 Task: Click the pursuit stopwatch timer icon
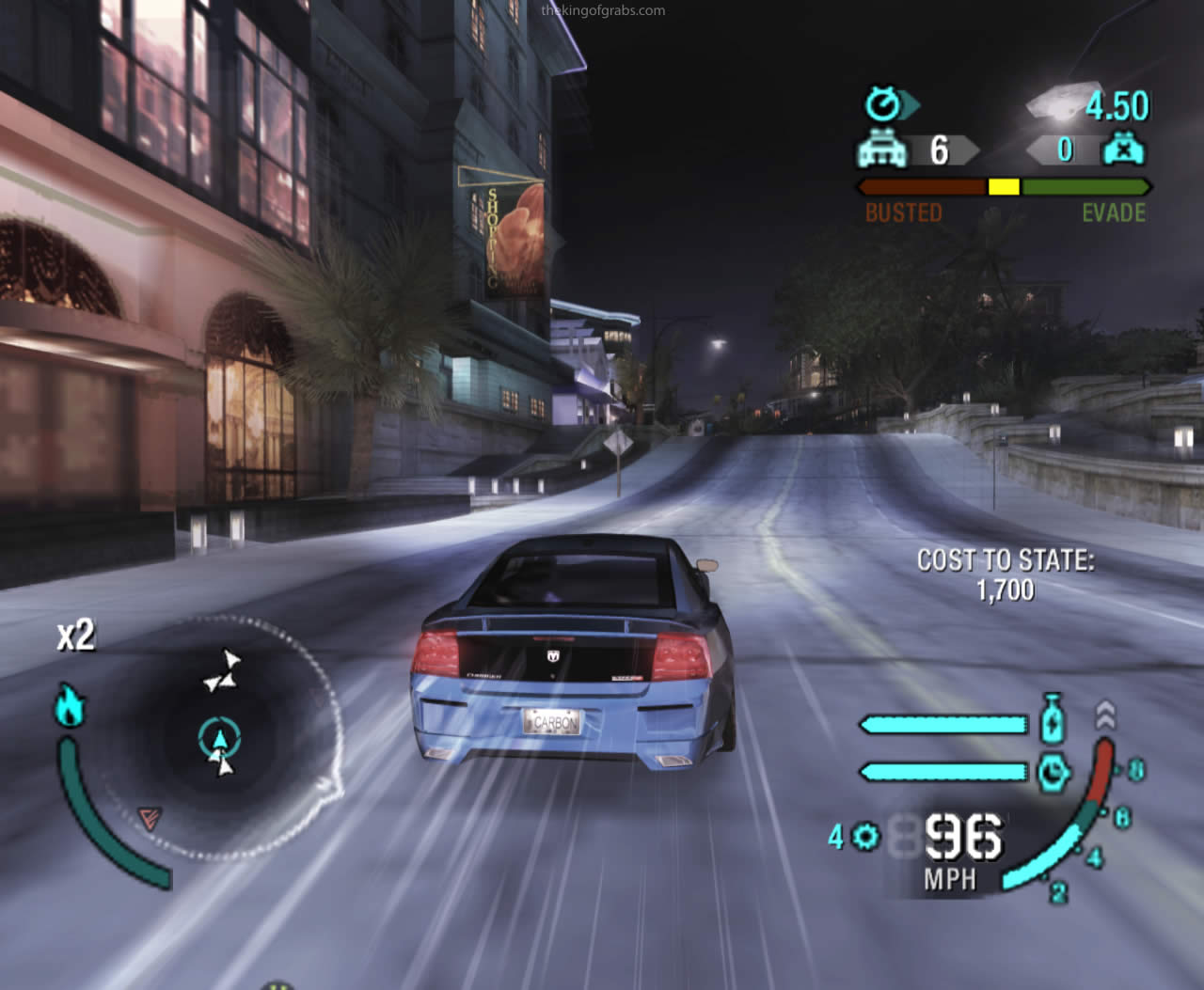point(884,104)
